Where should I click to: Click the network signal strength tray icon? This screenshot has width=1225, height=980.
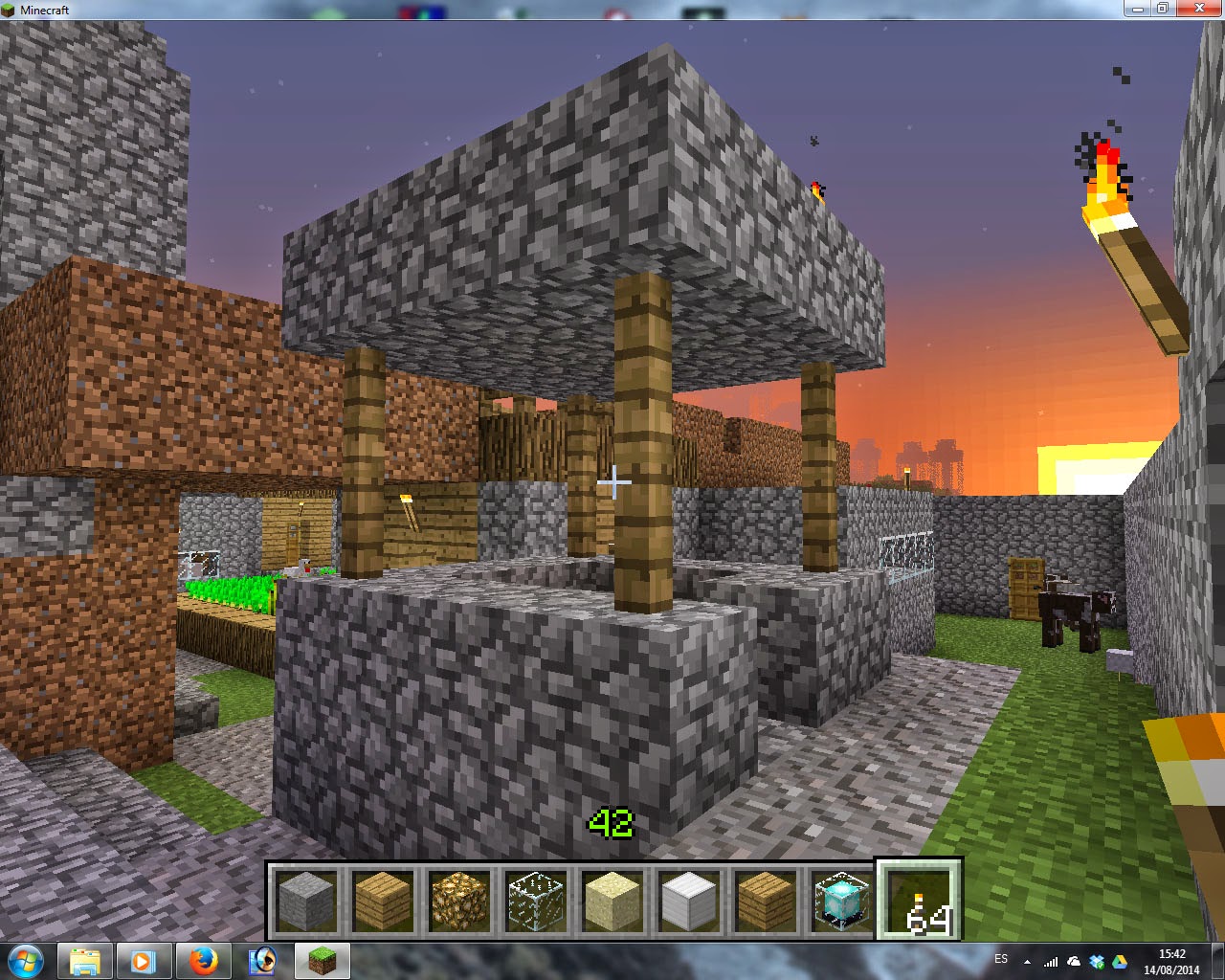click(x=1051, y=961)
